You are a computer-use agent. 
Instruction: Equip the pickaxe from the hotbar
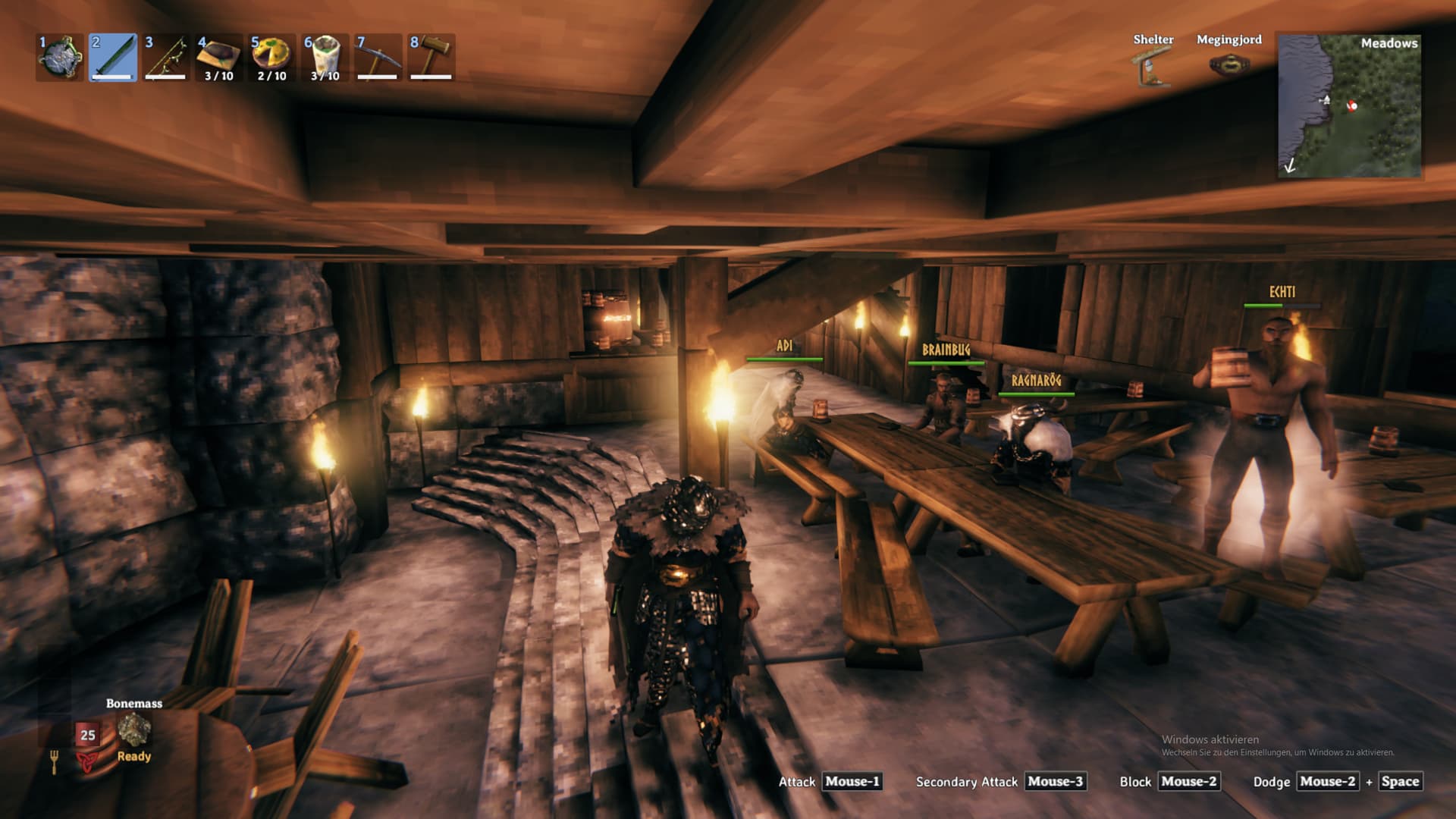[378, 58]
